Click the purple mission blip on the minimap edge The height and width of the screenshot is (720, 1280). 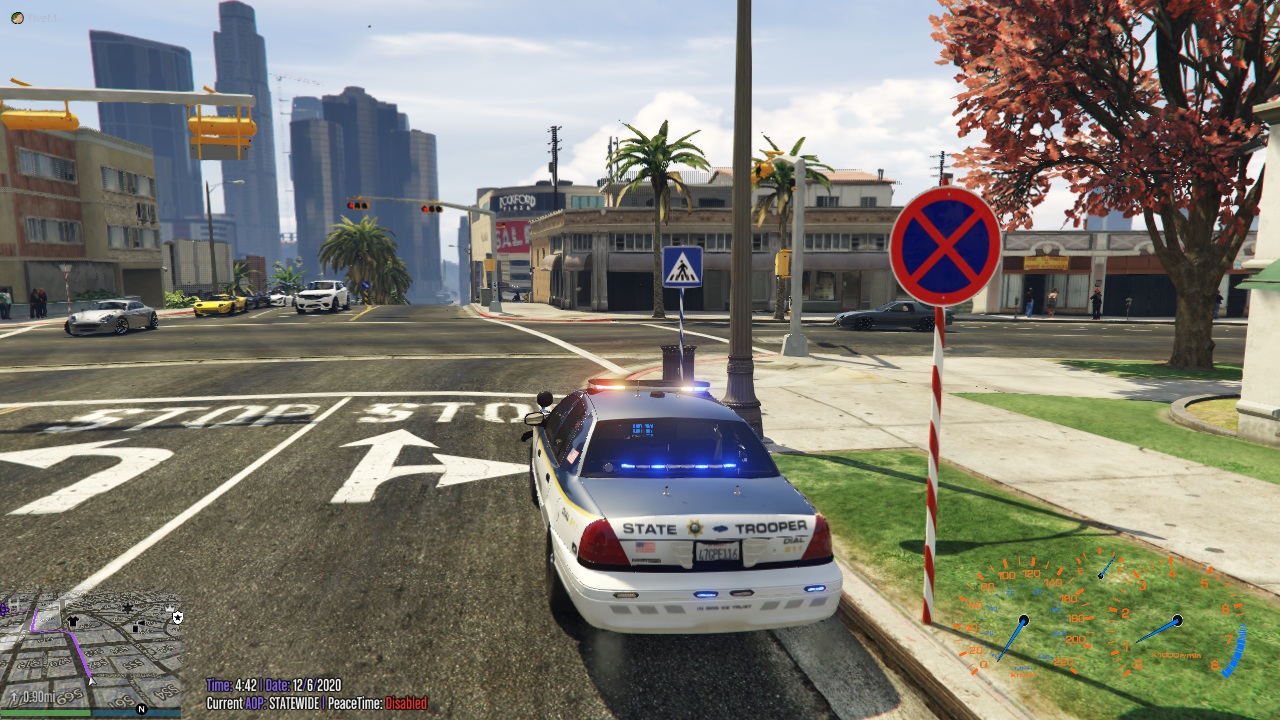click(x=4, y=609)
